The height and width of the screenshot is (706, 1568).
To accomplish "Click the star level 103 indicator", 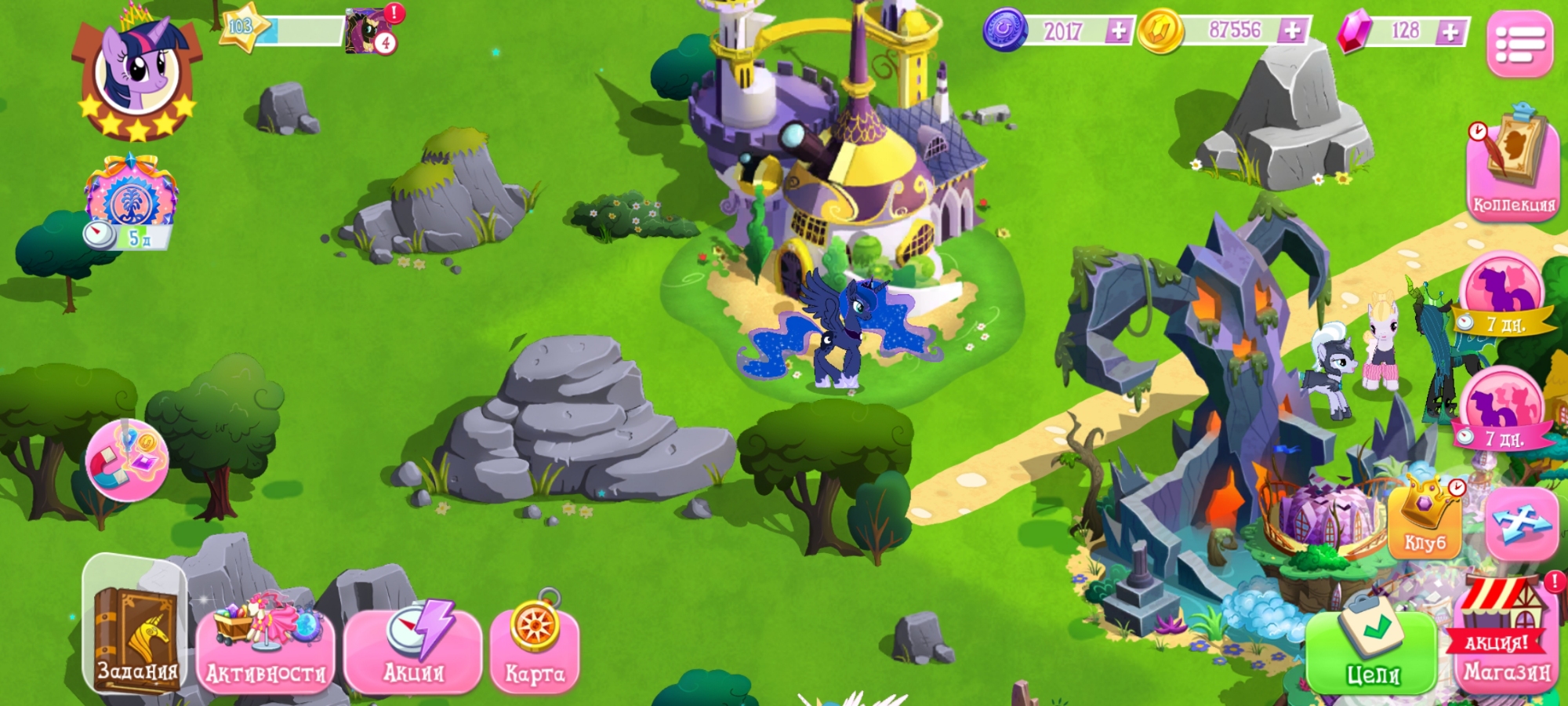I will (x=241, y=27).
